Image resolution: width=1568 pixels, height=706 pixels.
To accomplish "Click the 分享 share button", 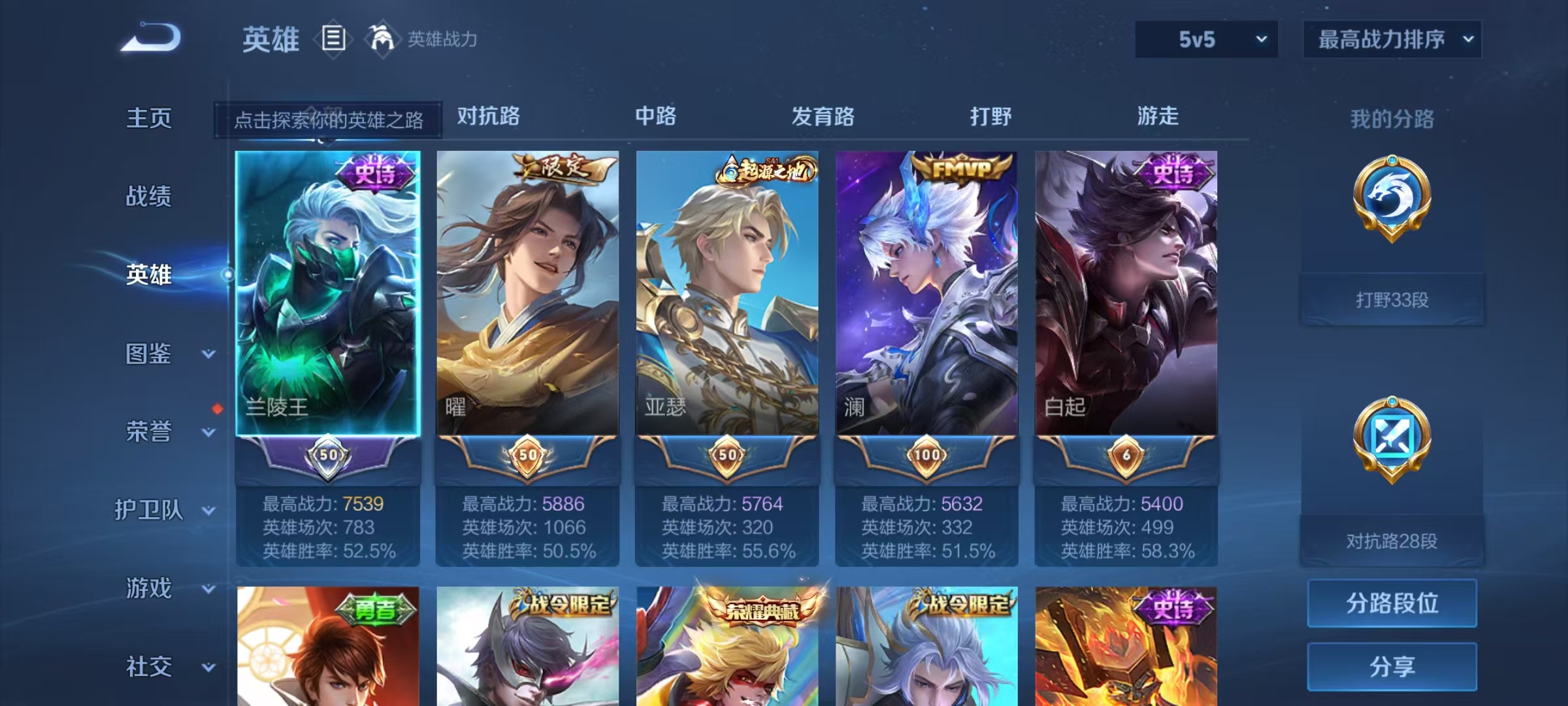I will tap(1392, 668).
